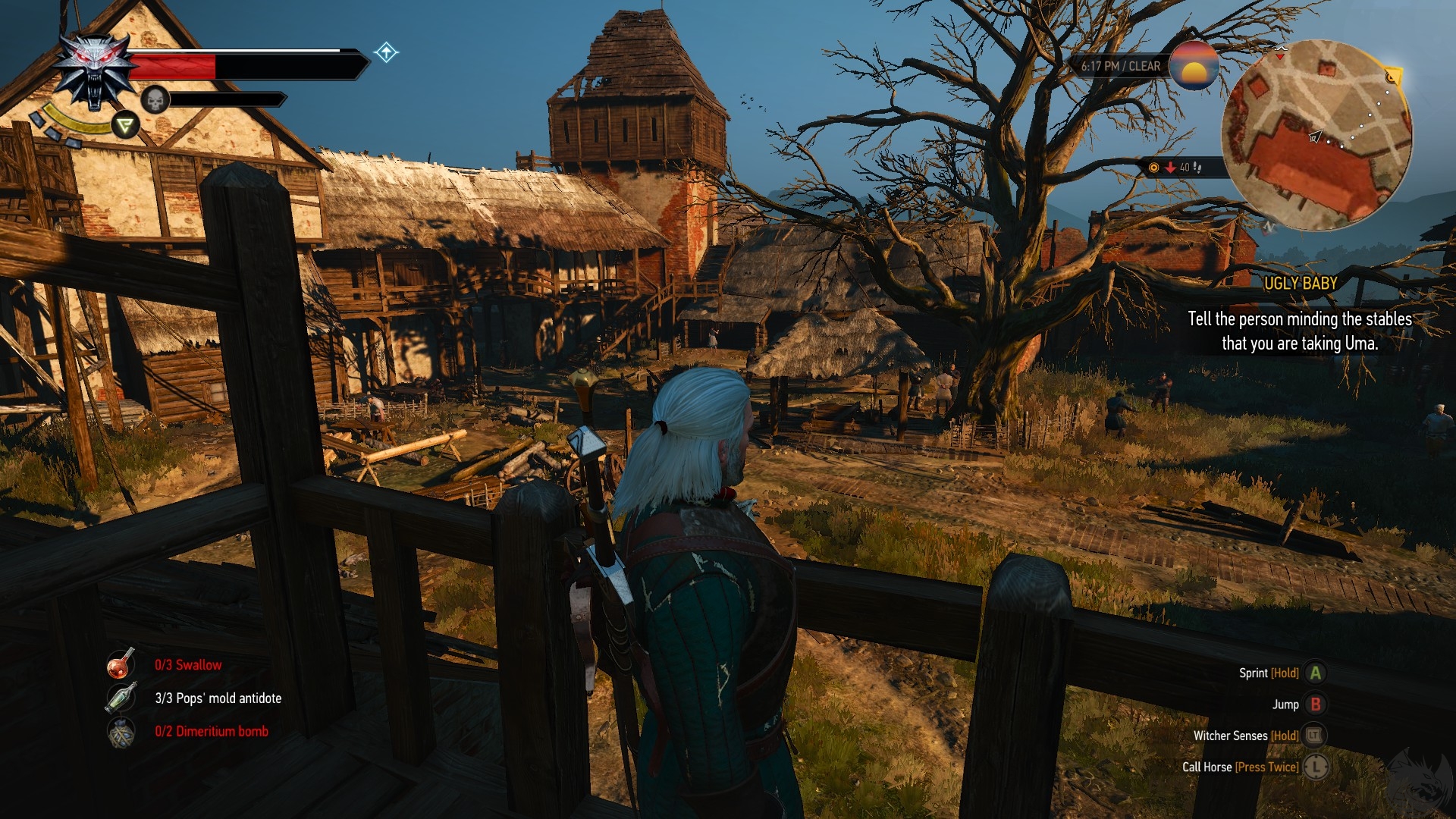Click the circular minimap
This screenshot has width=1456, height=819.
click(x=1317, y=135)
